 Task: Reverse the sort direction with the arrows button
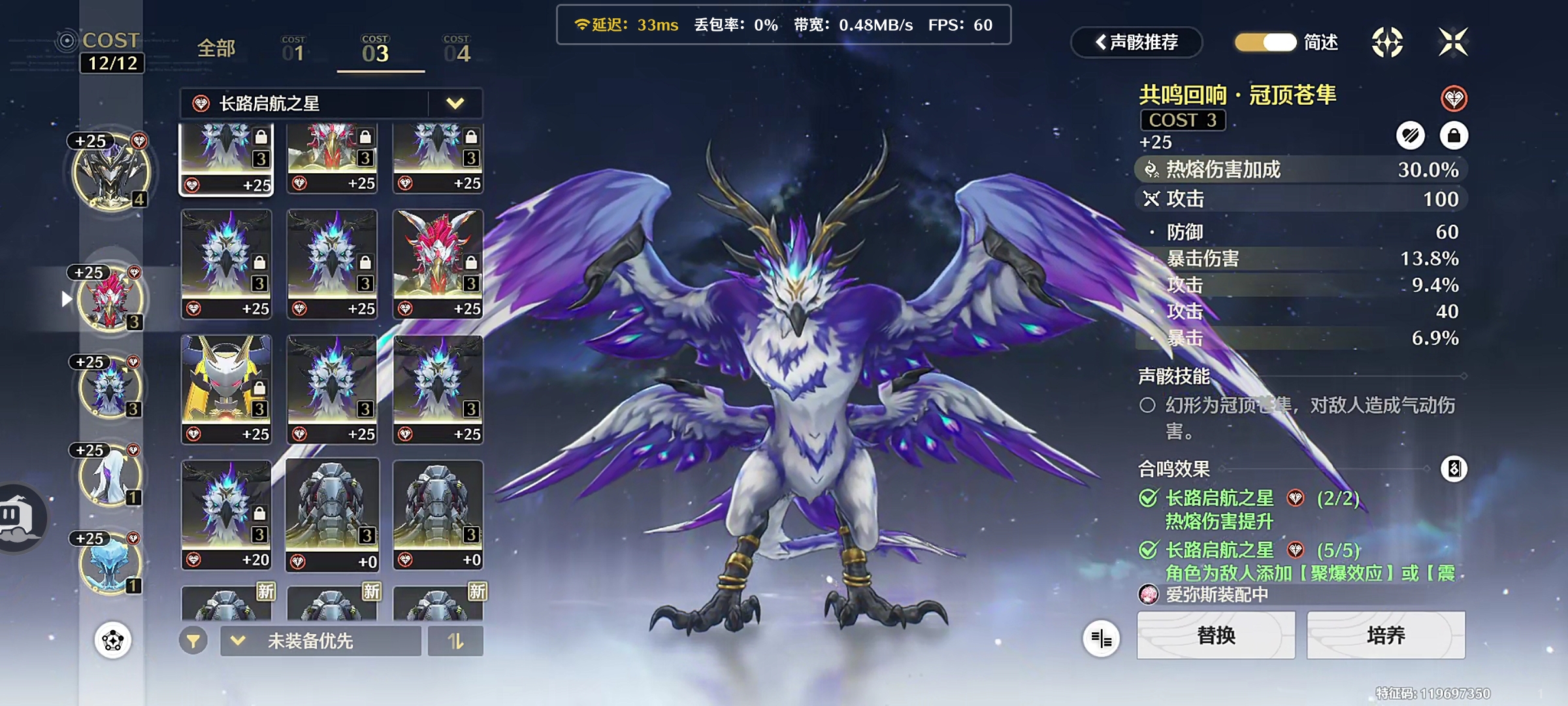[455, 641]
